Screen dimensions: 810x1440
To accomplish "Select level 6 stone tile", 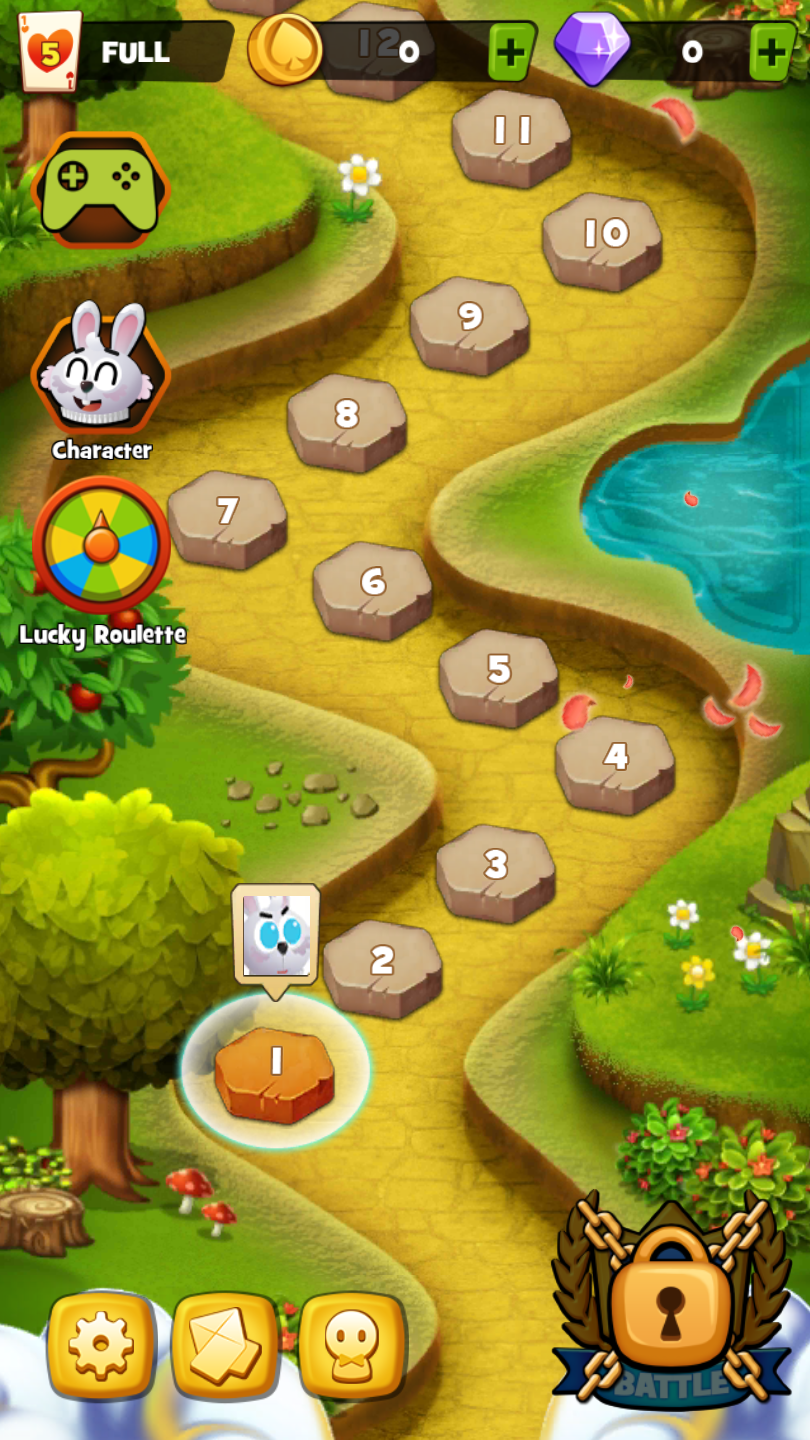I will click(373, 586).
